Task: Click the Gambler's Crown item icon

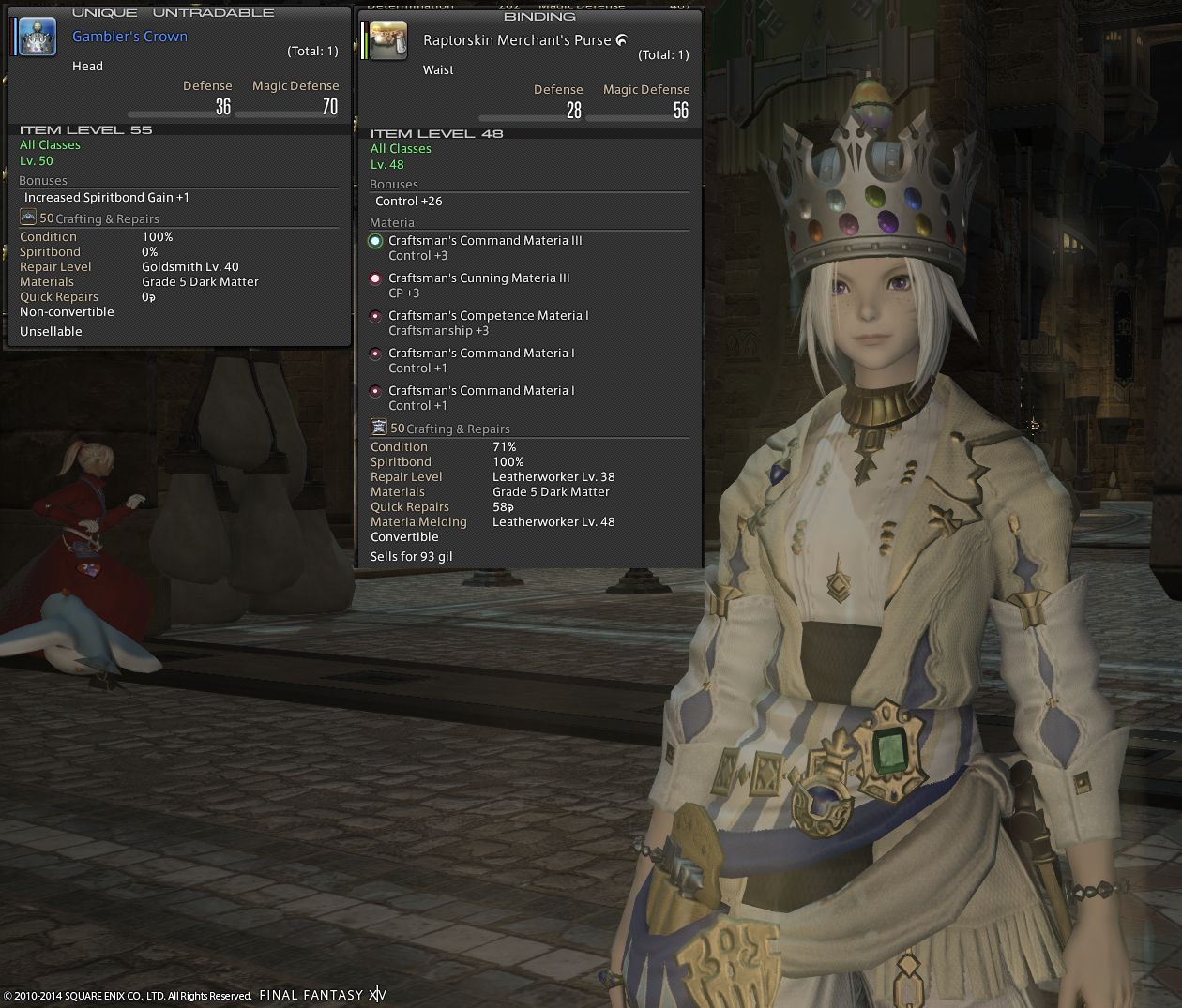Action: coord(38,38)
